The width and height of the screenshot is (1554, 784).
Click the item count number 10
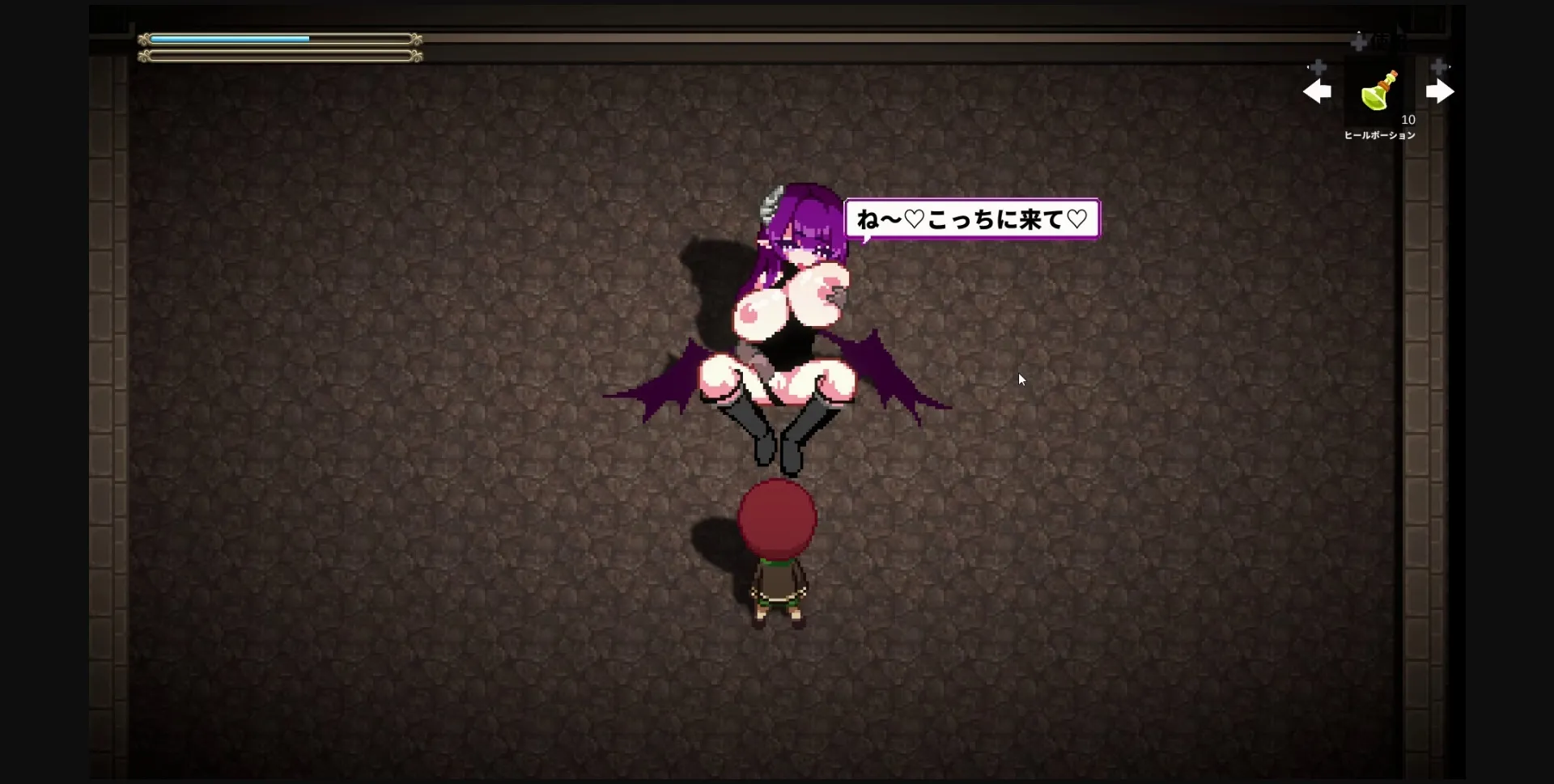coord(1409,119)
